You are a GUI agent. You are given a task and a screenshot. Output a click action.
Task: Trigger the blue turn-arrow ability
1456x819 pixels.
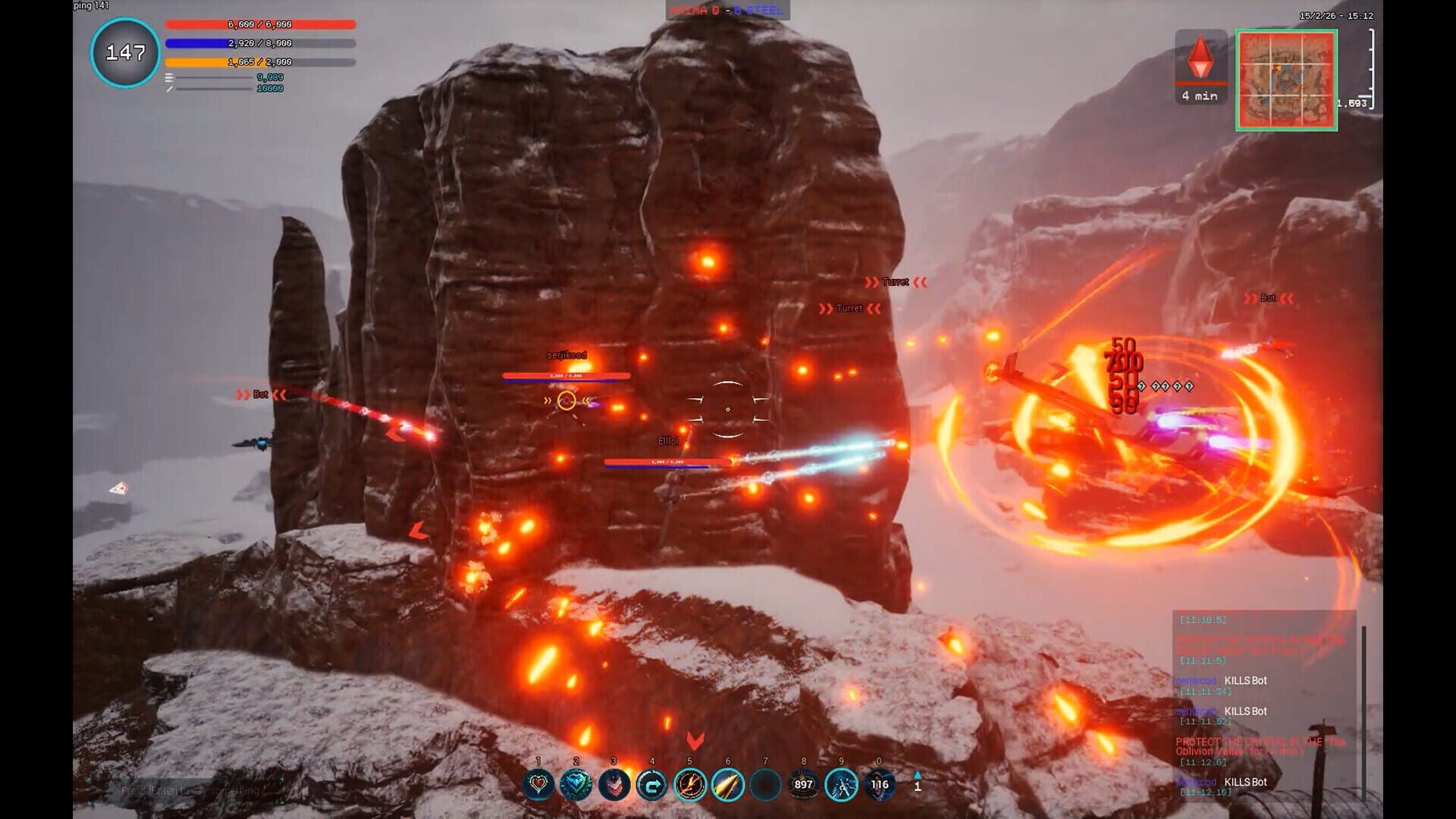tap(652, 785)
